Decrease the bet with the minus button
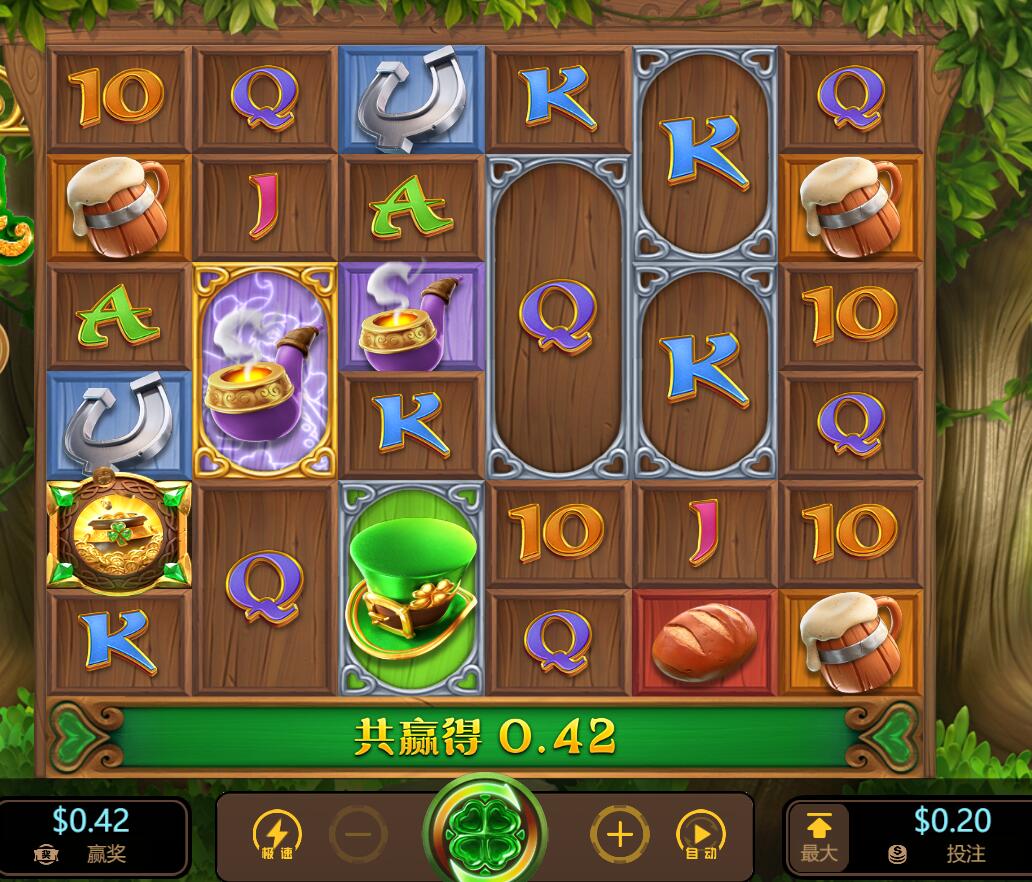 358,833
